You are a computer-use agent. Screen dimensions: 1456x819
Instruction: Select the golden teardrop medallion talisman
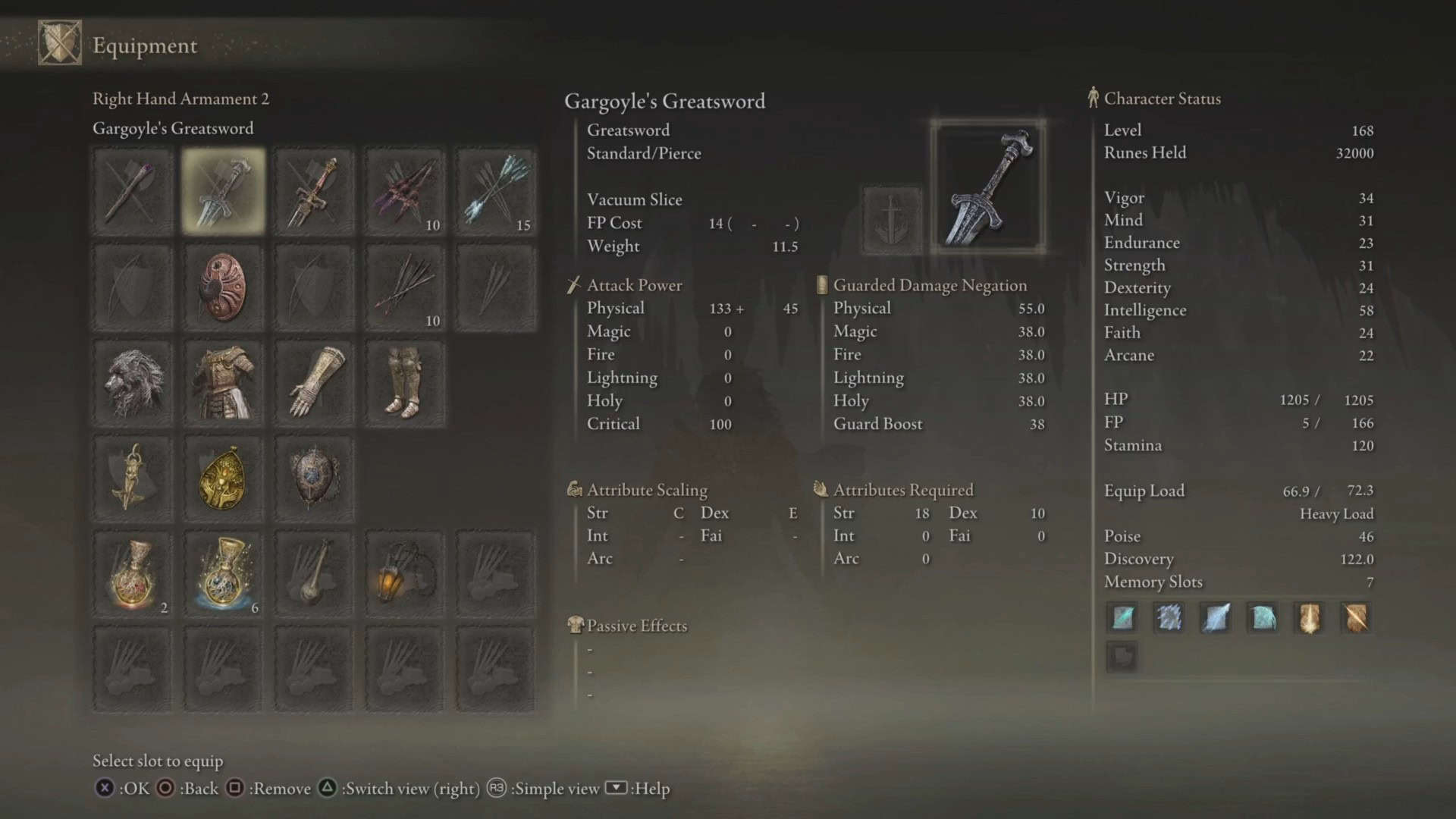223,479
